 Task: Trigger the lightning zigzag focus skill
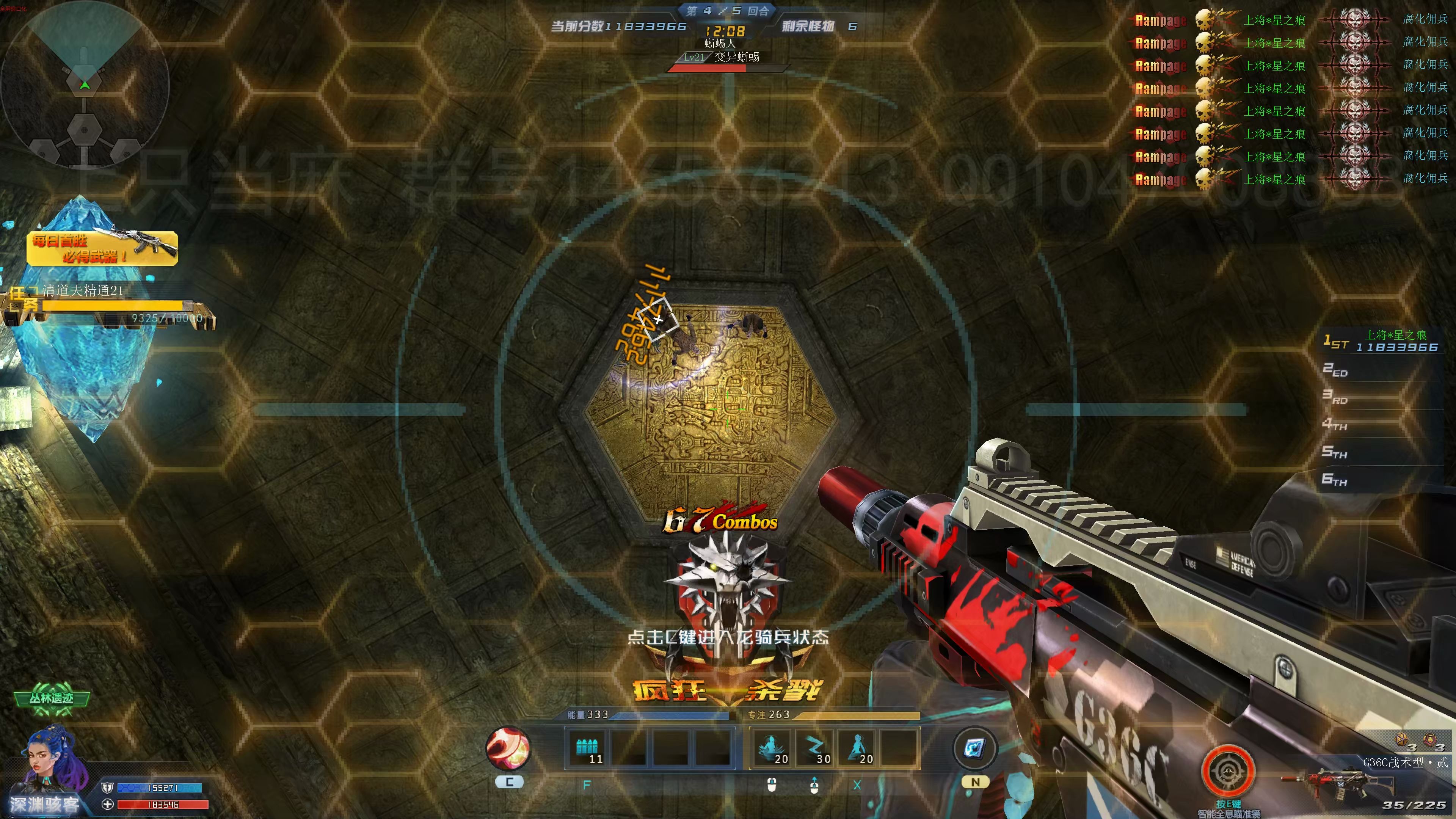click(814, 748)
